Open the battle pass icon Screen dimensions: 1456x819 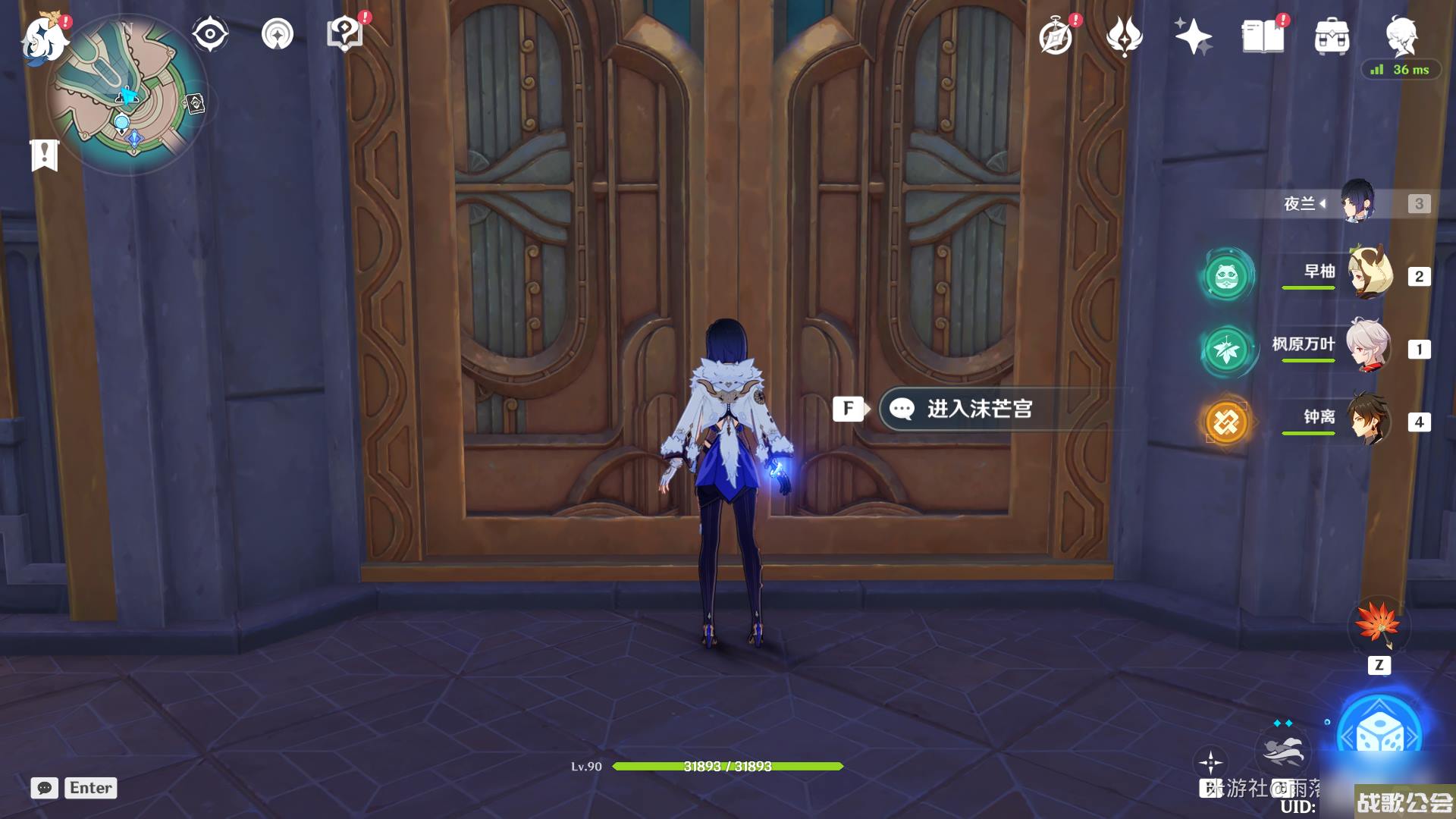pyautogui.click(x=1124, y=36)
